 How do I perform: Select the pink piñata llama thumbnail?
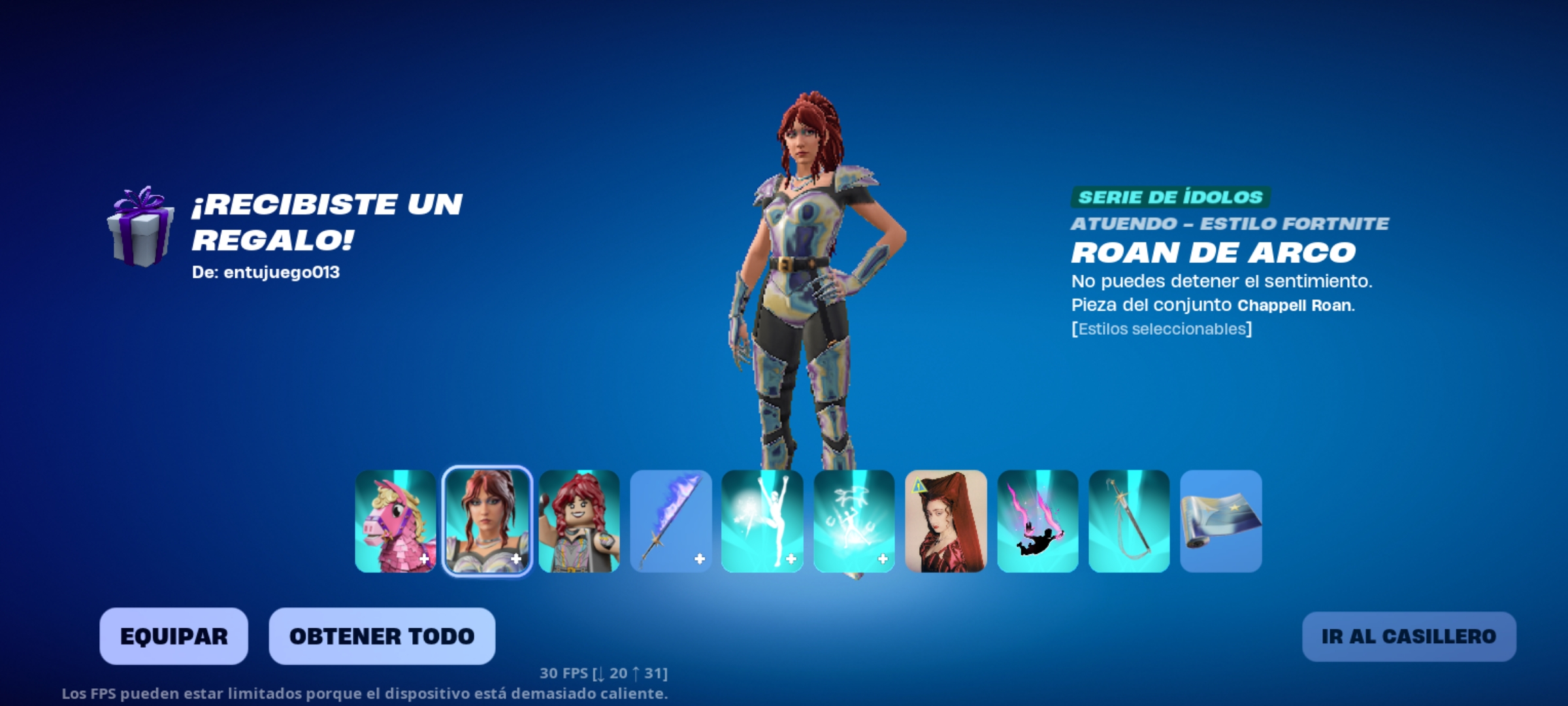point(395,521)
